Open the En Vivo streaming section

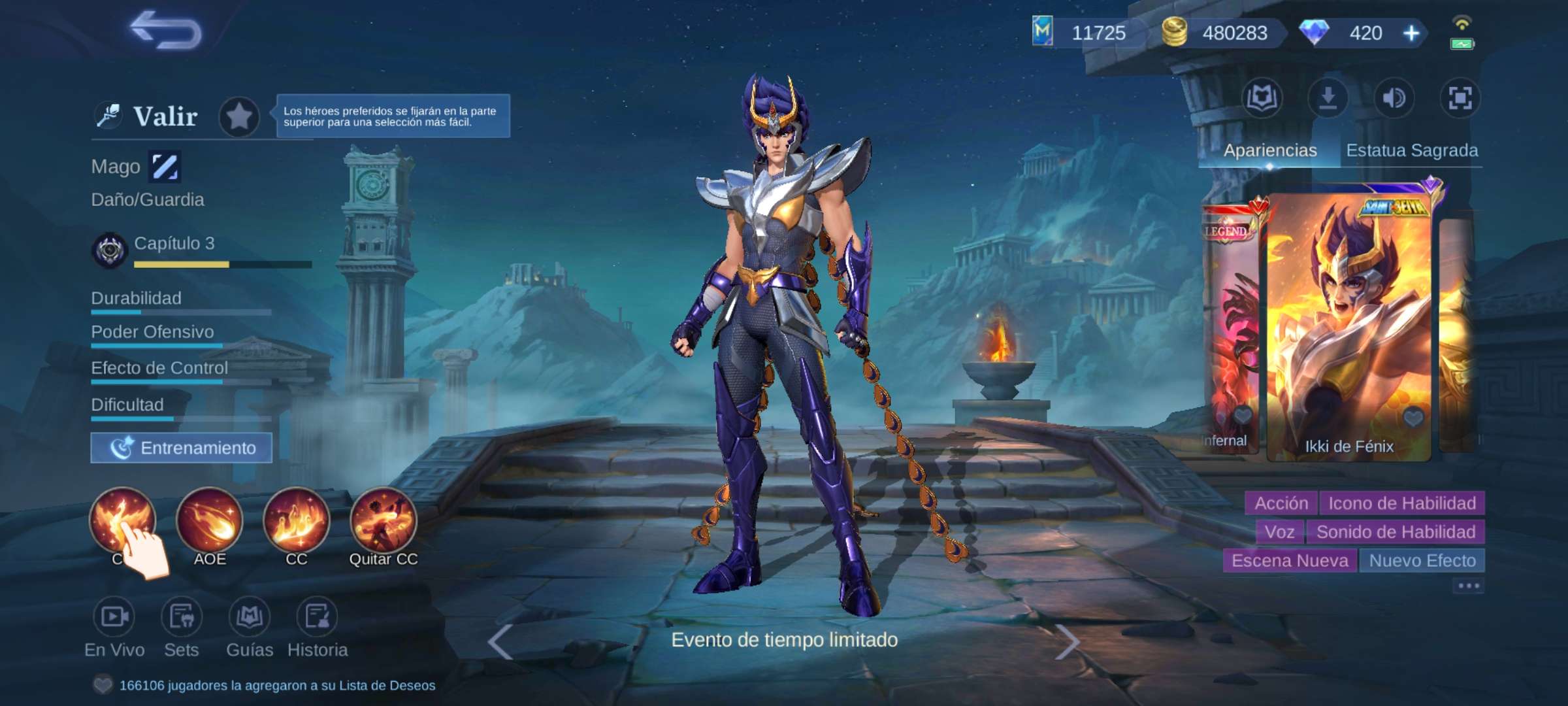[116, 615]
